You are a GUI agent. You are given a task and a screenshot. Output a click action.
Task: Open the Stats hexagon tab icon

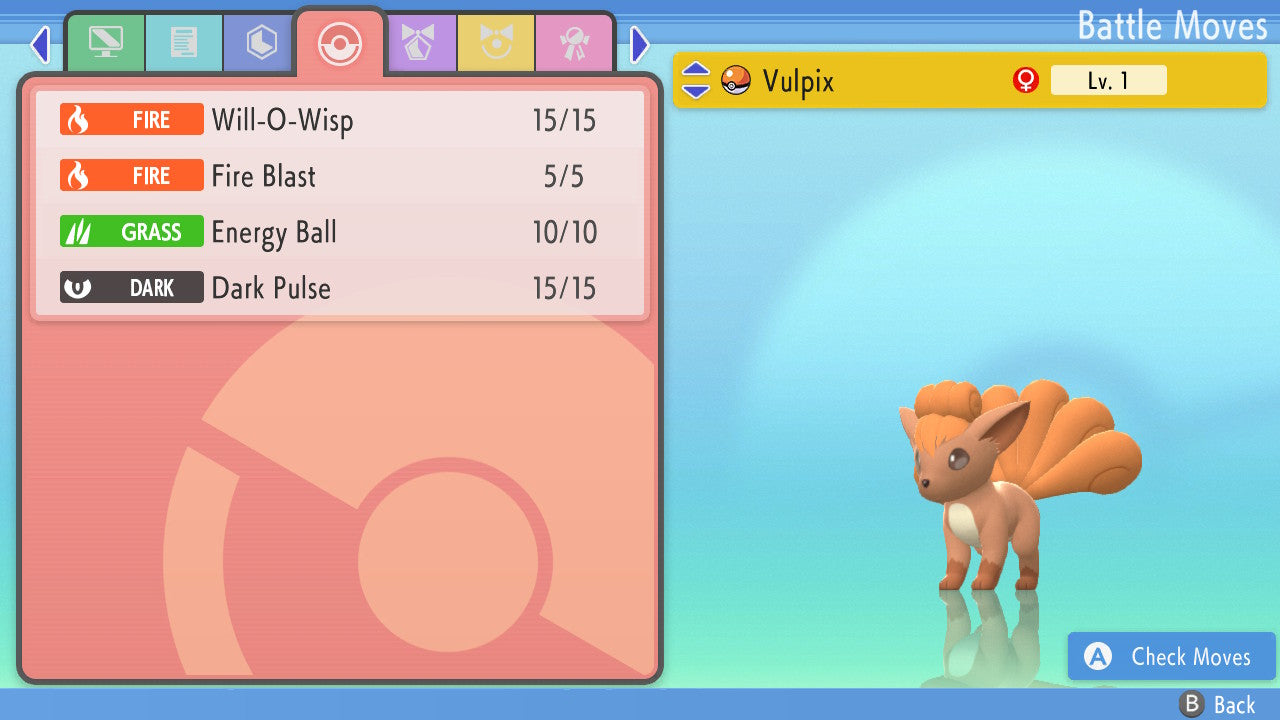point(258,42)
